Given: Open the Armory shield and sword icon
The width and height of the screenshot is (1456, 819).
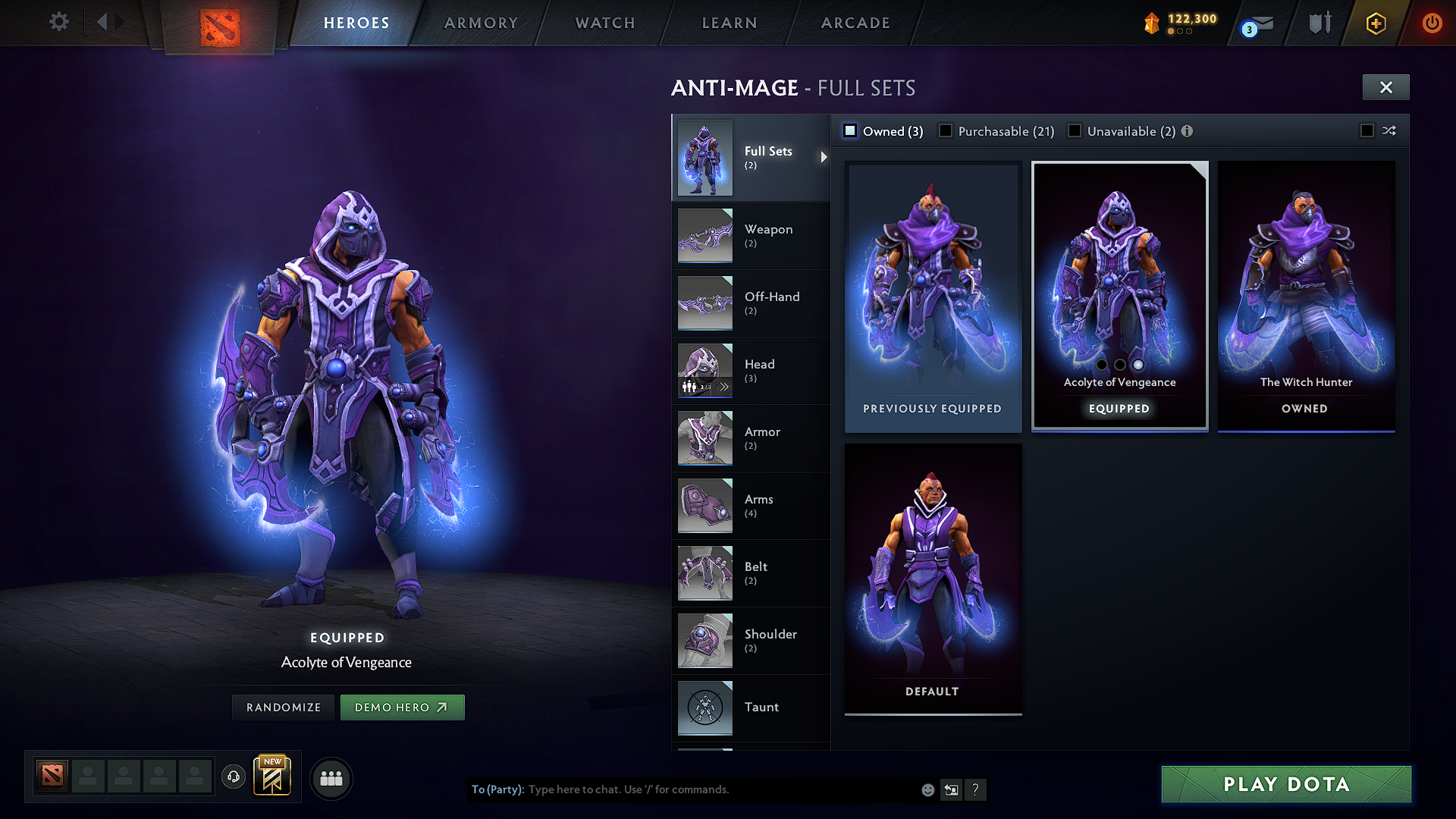Looking at the screenshot, I should coord(1318,23).
